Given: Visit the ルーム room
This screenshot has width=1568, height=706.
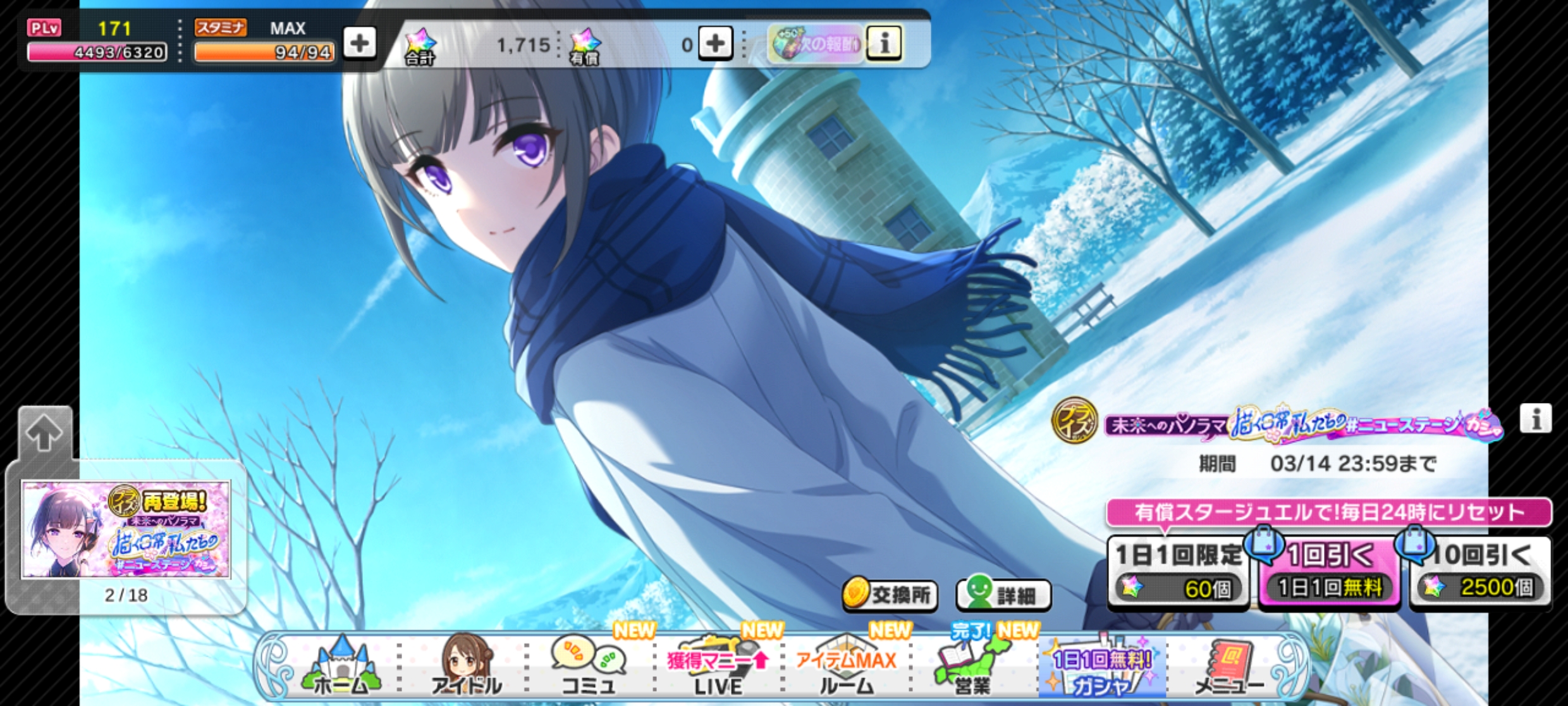Looking at the screenshot, I should point(846,668).
